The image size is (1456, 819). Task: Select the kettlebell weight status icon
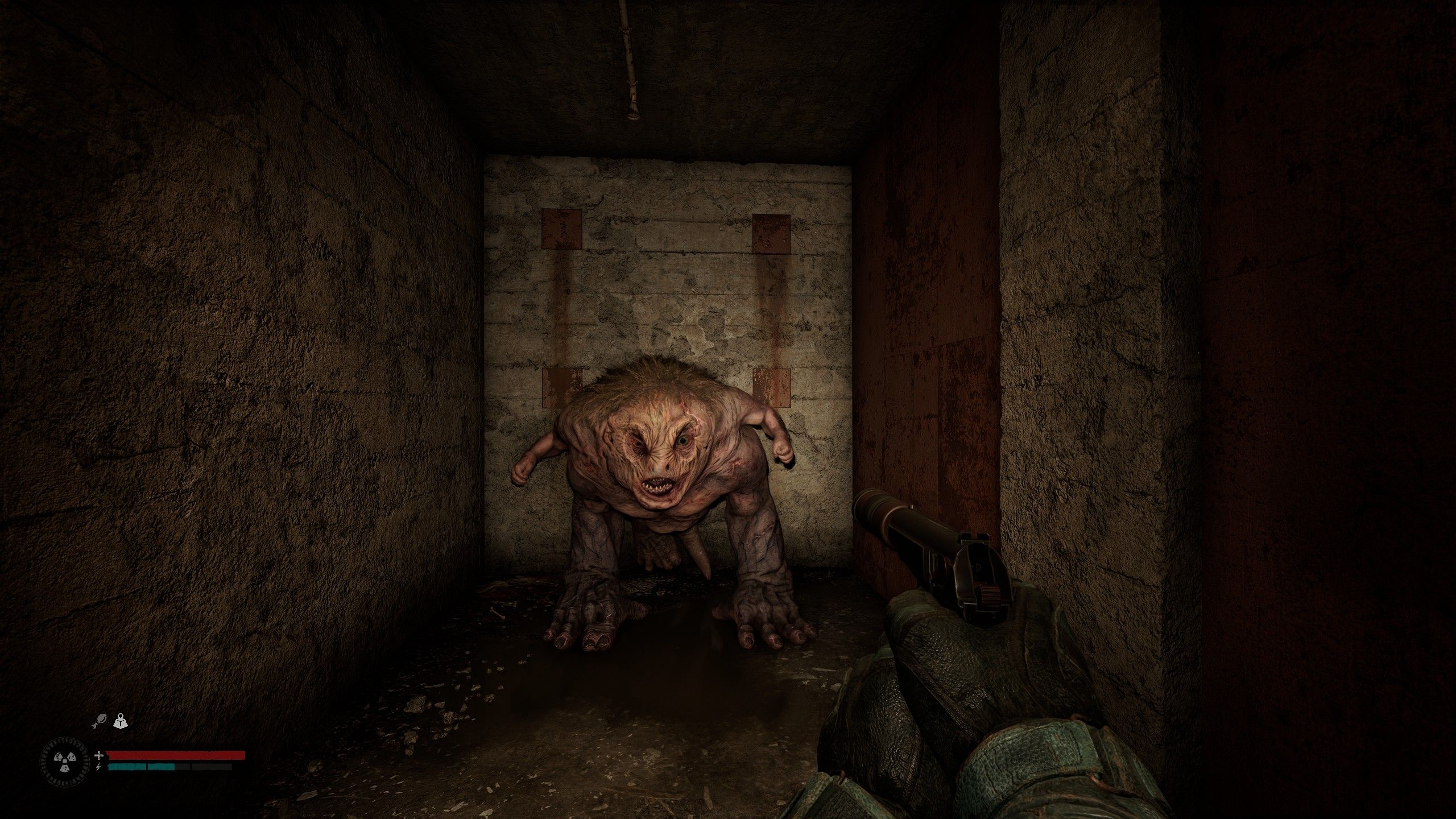[121, 719]
